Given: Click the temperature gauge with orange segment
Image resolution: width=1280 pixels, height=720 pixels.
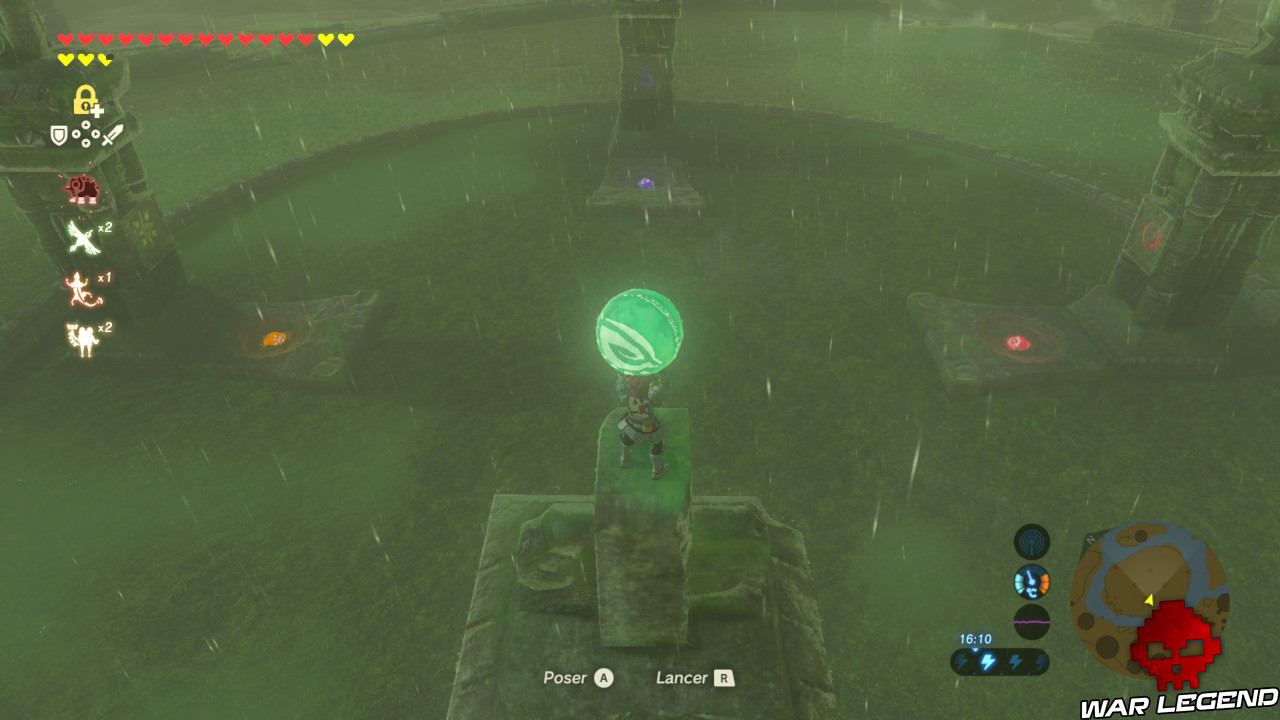Looking at the screenshot, I should (1031, 579).
